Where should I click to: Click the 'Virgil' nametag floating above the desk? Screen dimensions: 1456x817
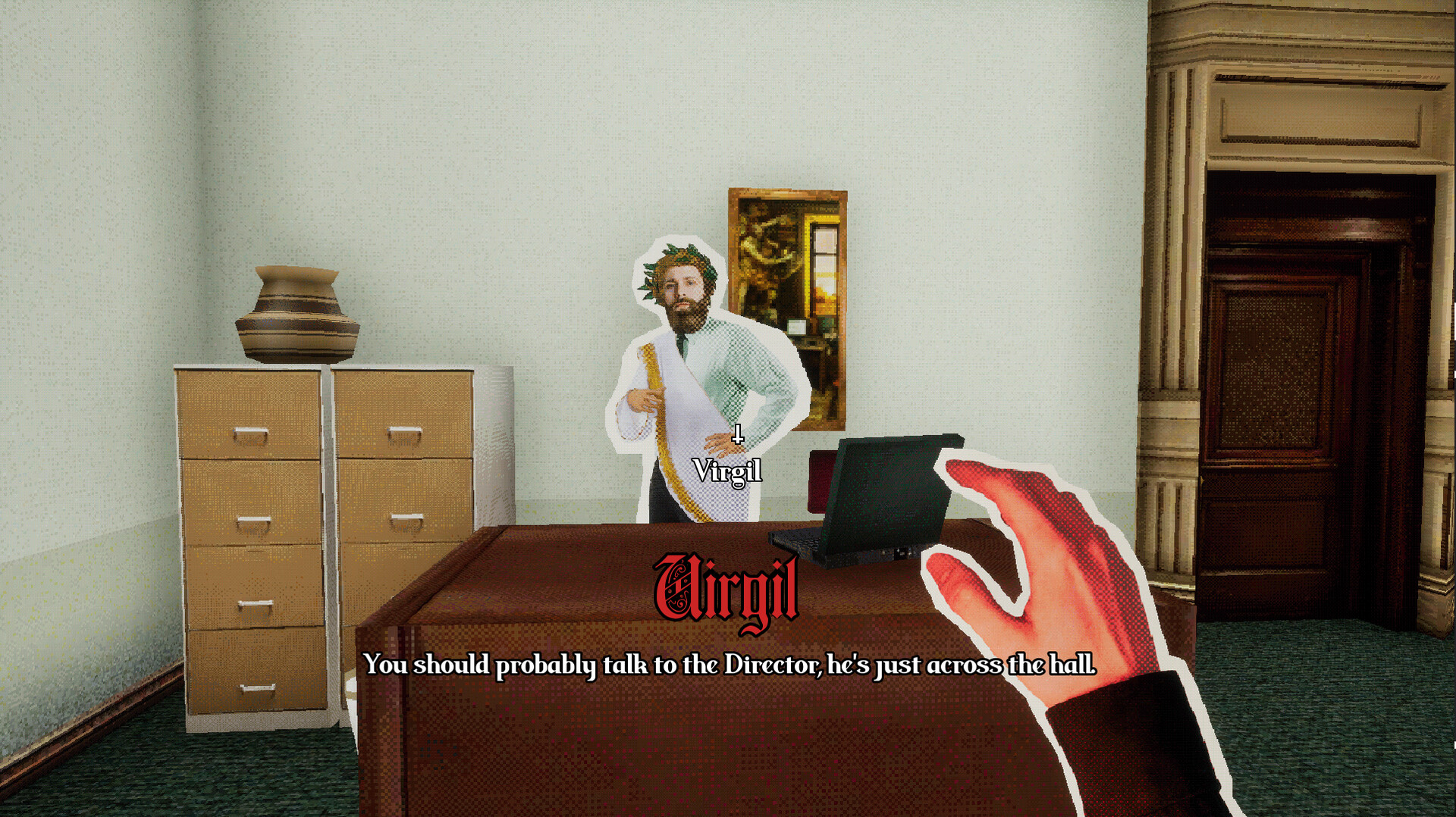[726, 471]
